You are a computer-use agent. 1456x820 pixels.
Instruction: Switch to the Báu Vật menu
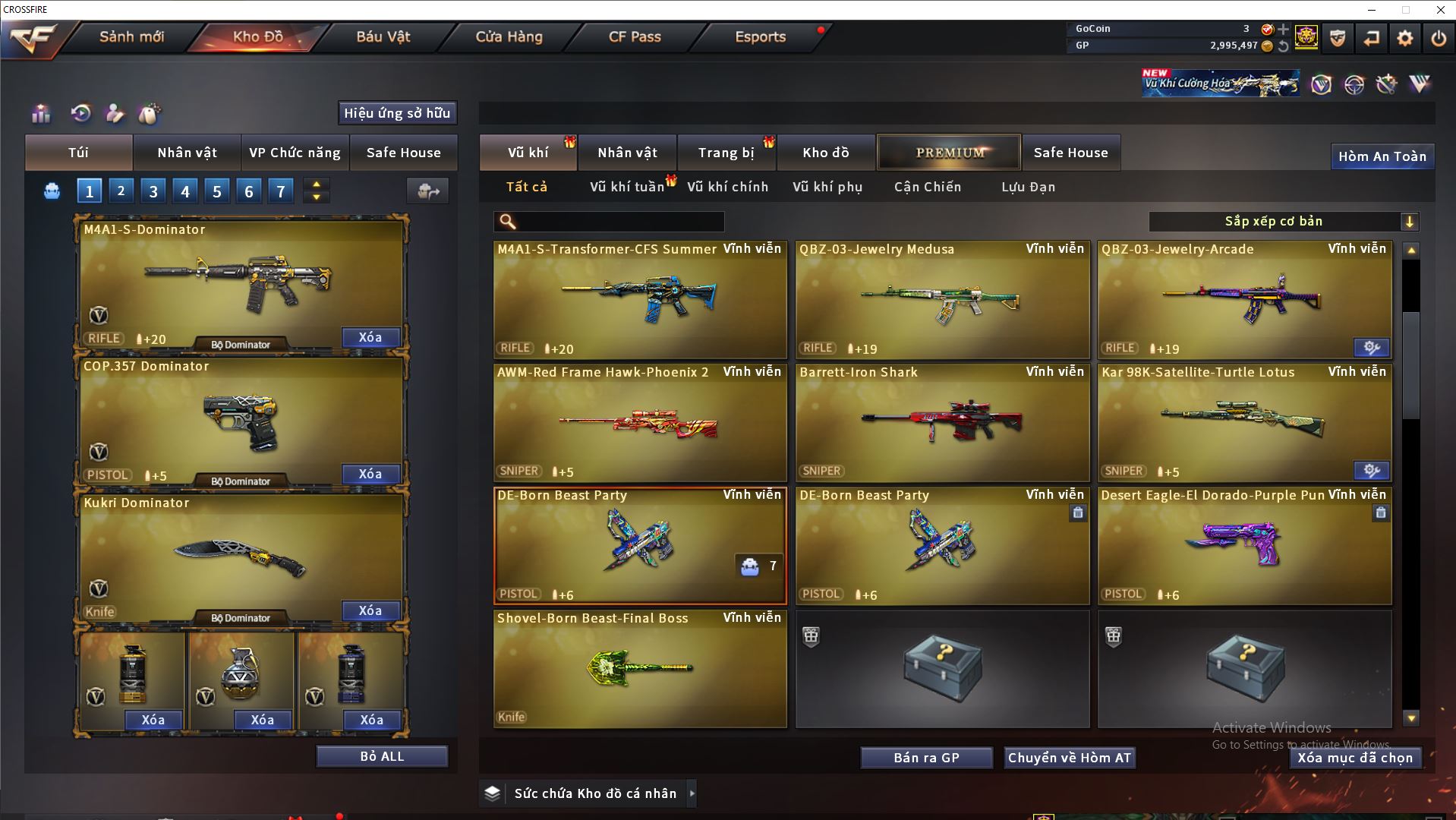pyautogui.click(x=383, y=36)
